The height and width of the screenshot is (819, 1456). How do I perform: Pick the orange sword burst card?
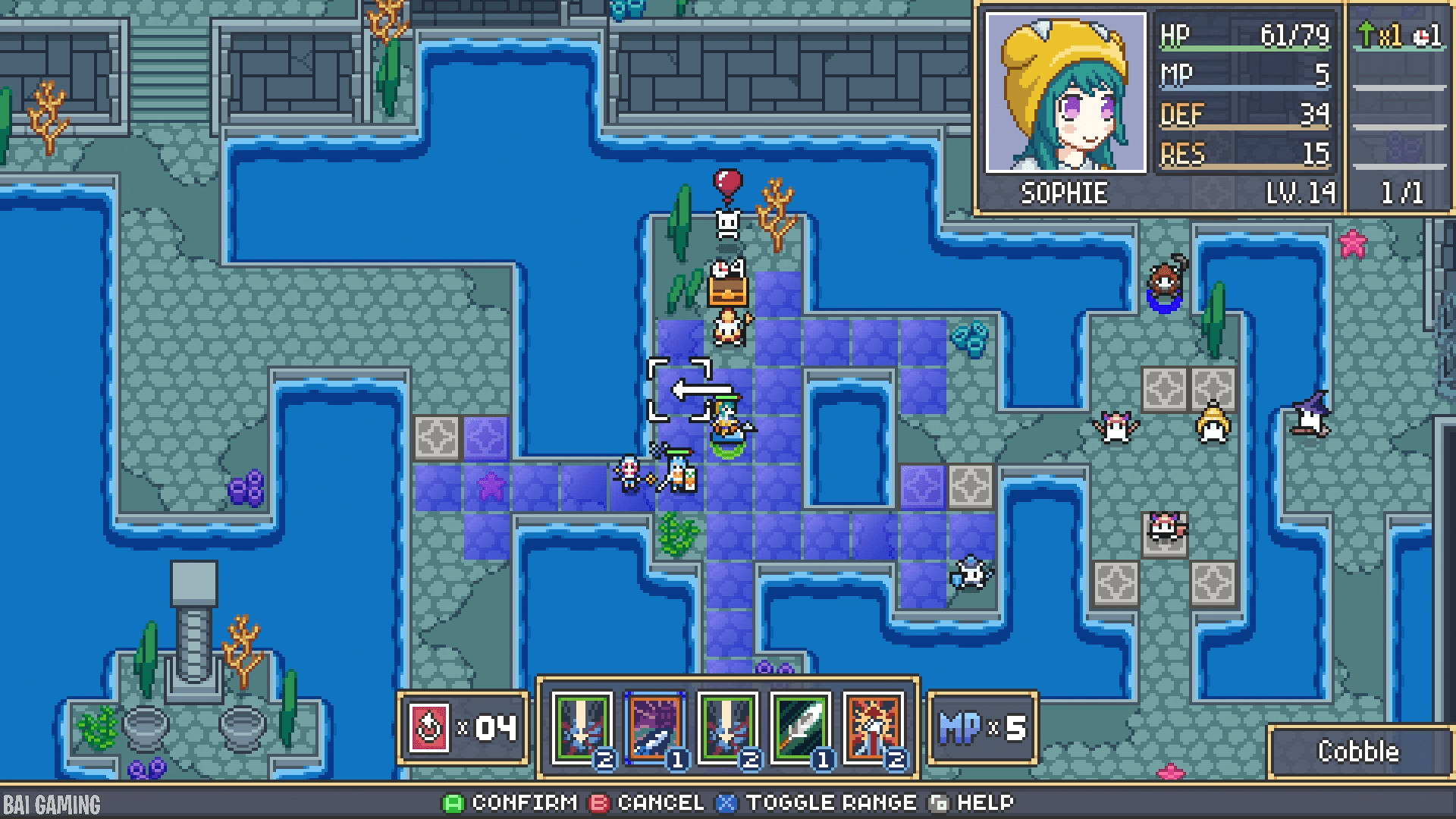tap(874, 728)
